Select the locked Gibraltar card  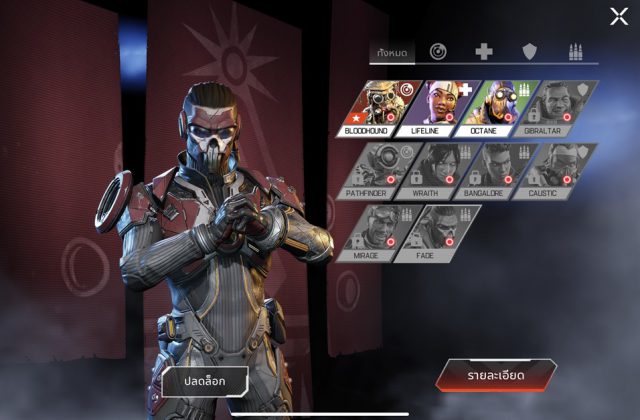(x=559, y=107)
